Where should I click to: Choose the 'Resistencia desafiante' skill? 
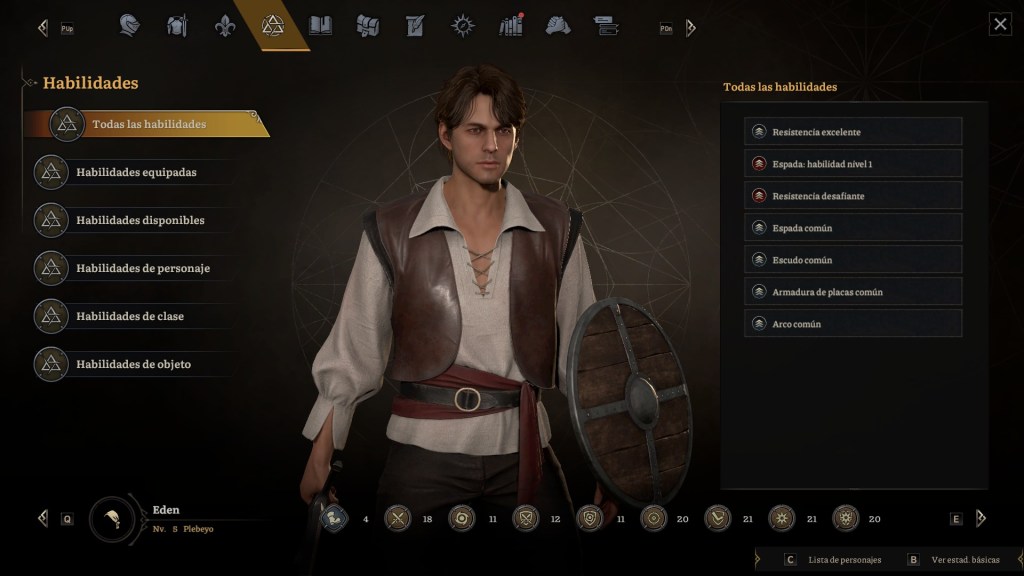[853, 196]
